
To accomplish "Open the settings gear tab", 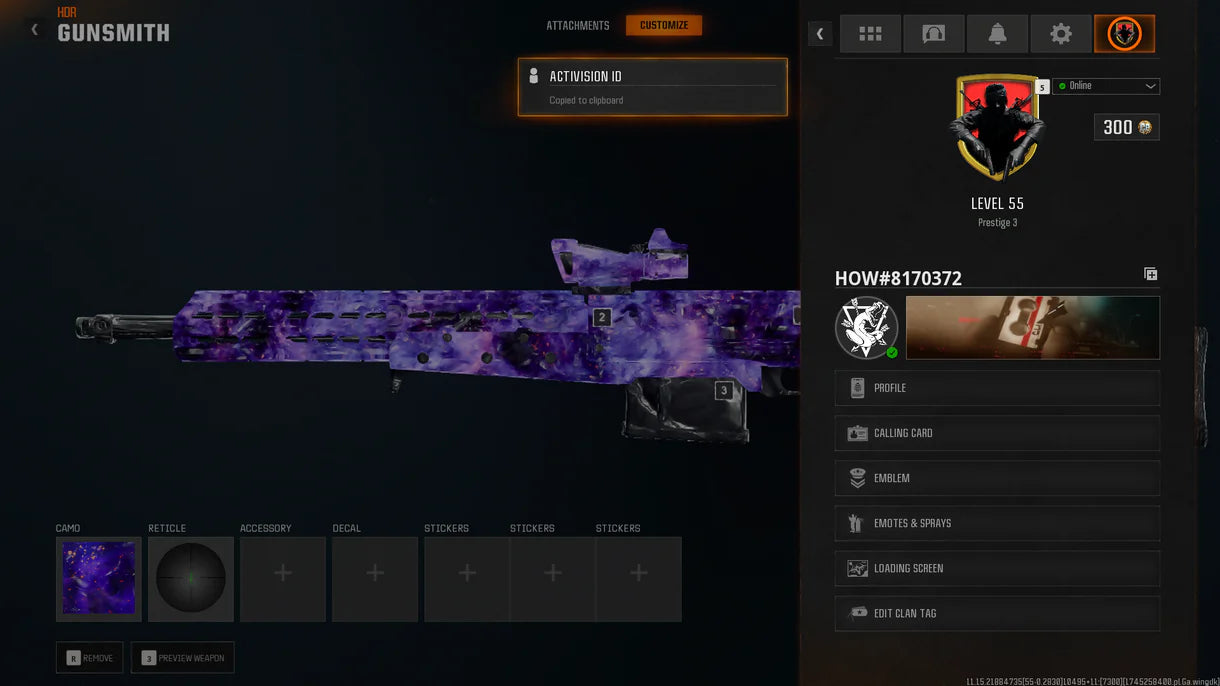I will tap(1061, 34).
